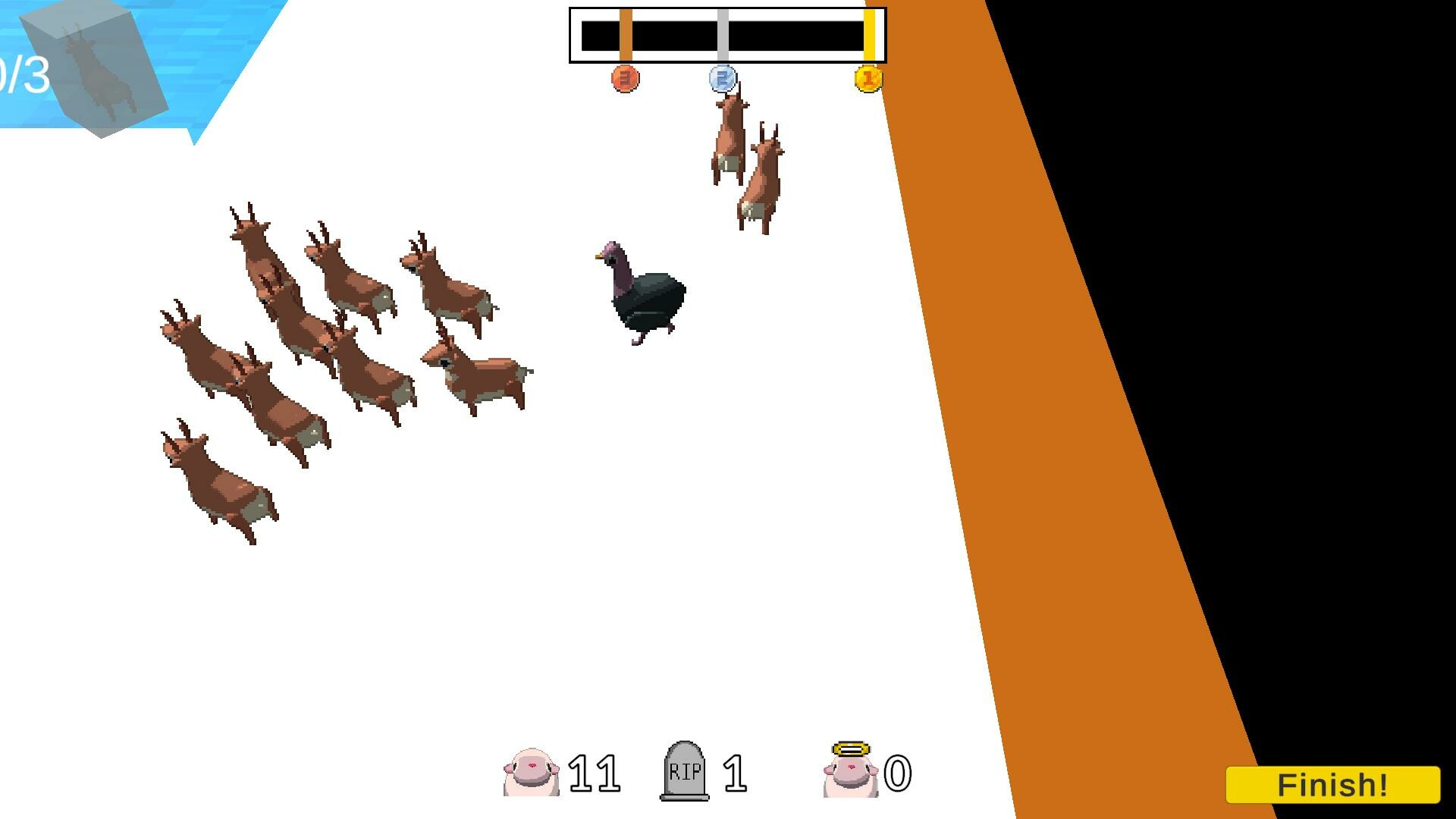
Task: Select the bronze third-place medal
Action: click(x=623, y=79)
